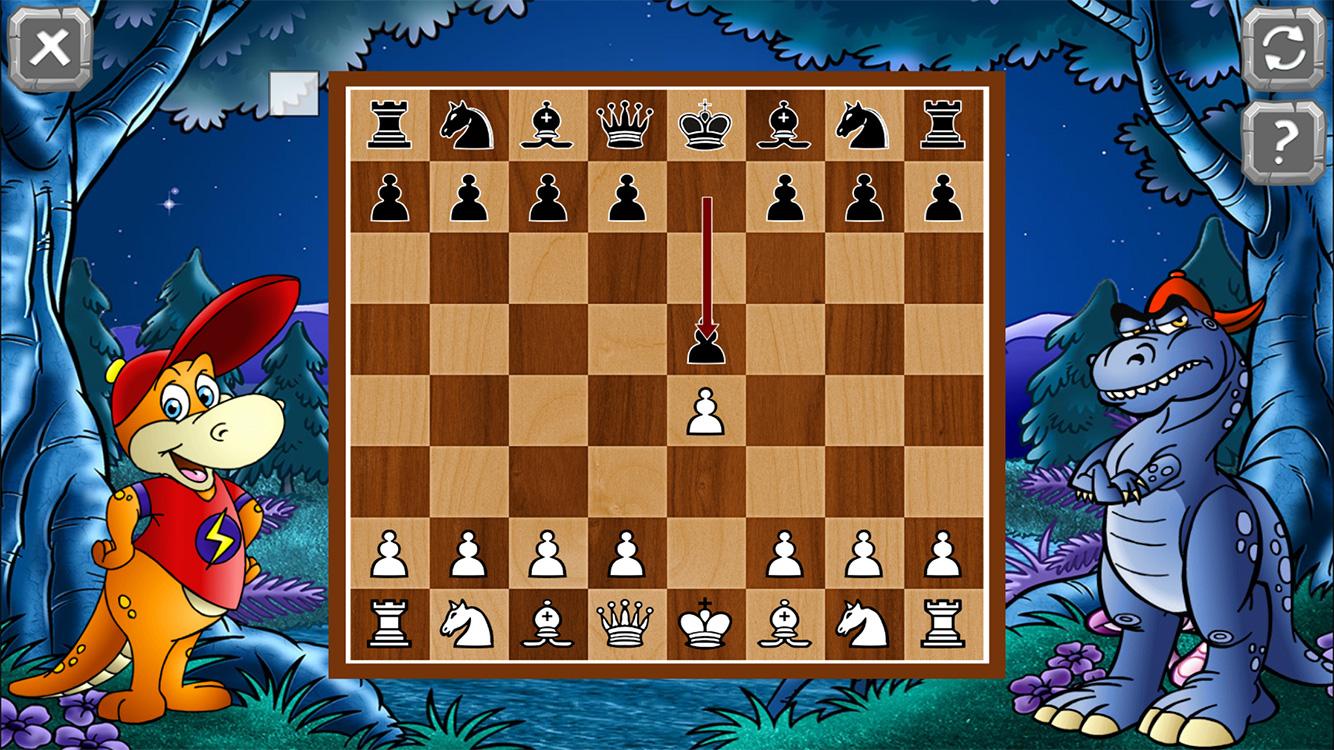Close the chess game with the X button
This screenshot has height=750, width=1334.
(x=50, y=48)
